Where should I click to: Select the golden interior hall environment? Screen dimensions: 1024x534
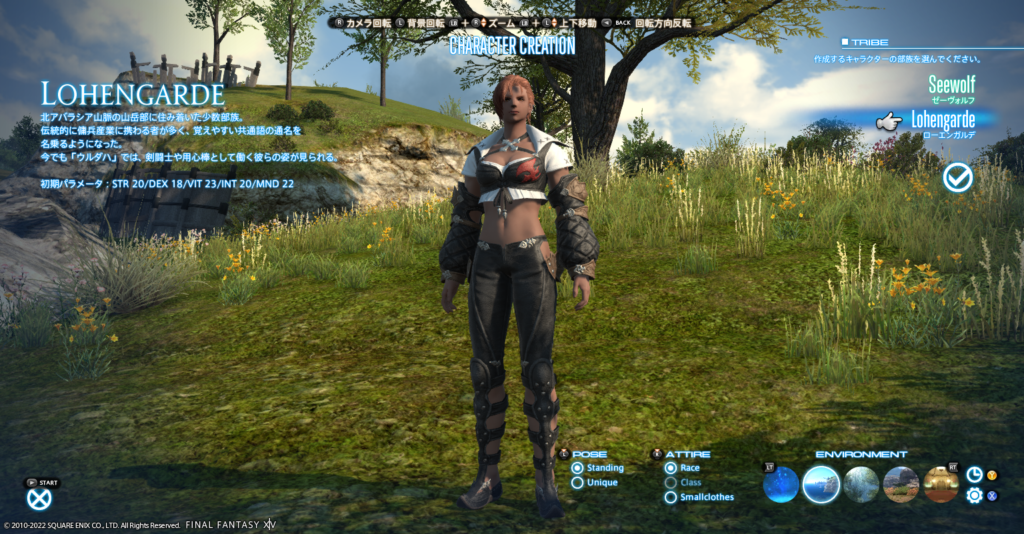coord(941,485)
